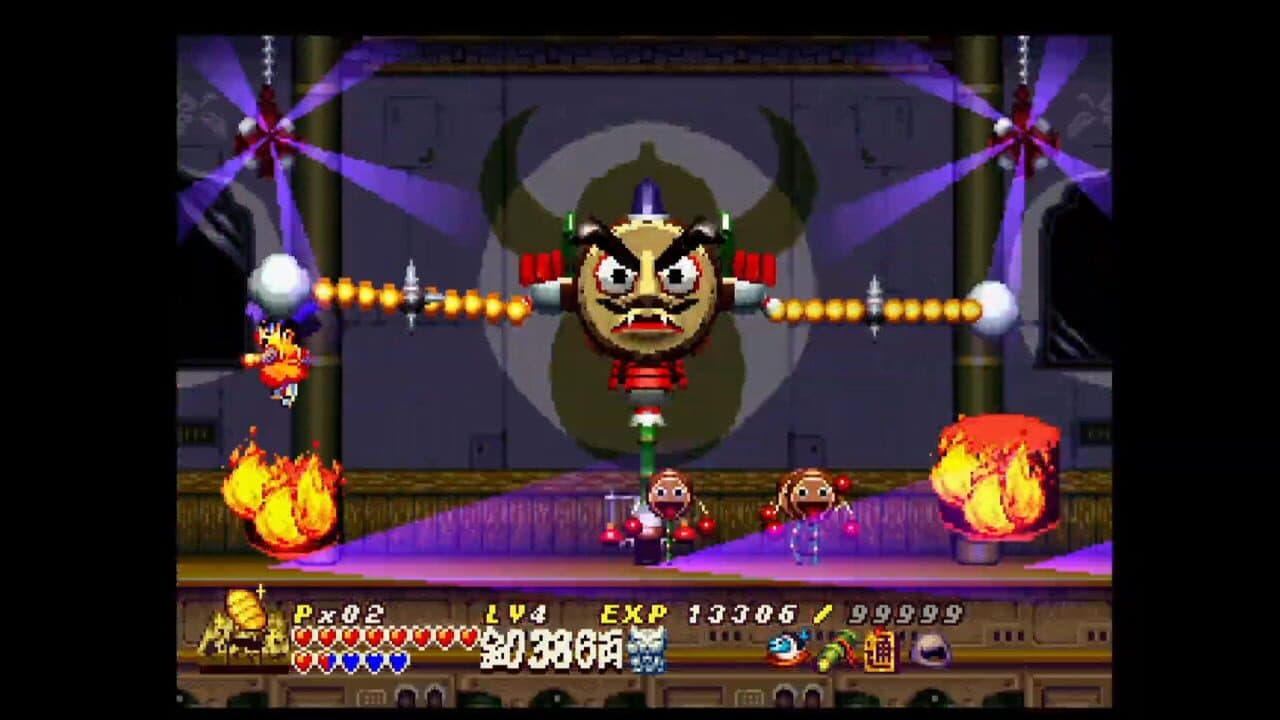
Task: Click the golden 通 pass tag icon
Action: (878, 650)
